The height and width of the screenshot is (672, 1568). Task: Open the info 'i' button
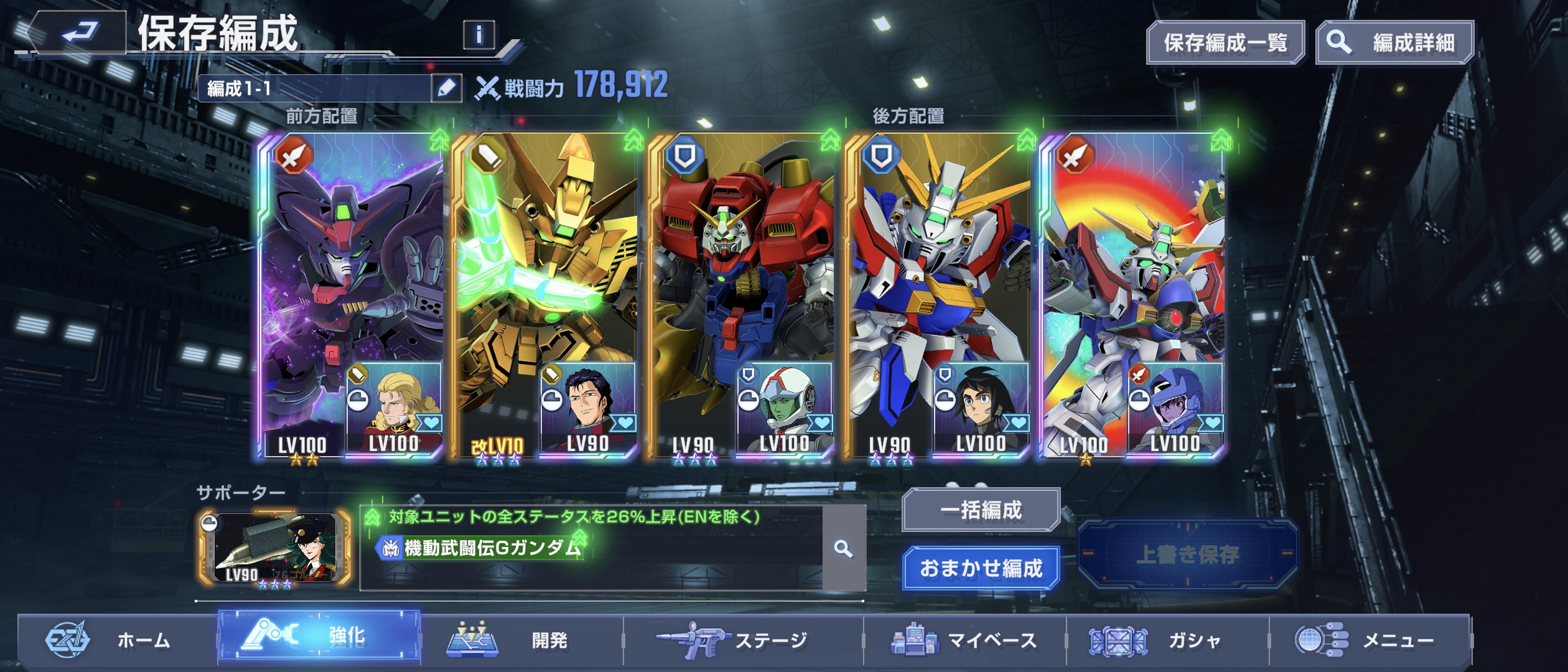(x=478, y=35)
